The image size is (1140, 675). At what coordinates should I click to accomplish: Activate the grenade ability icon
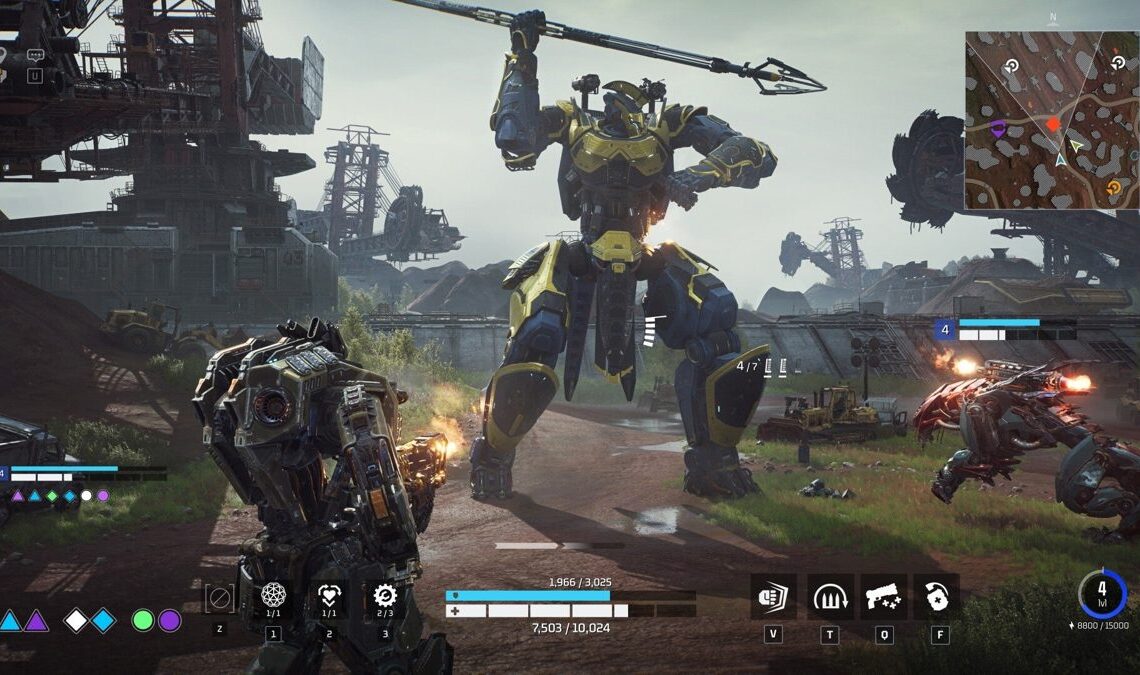(x=936, y=596)
